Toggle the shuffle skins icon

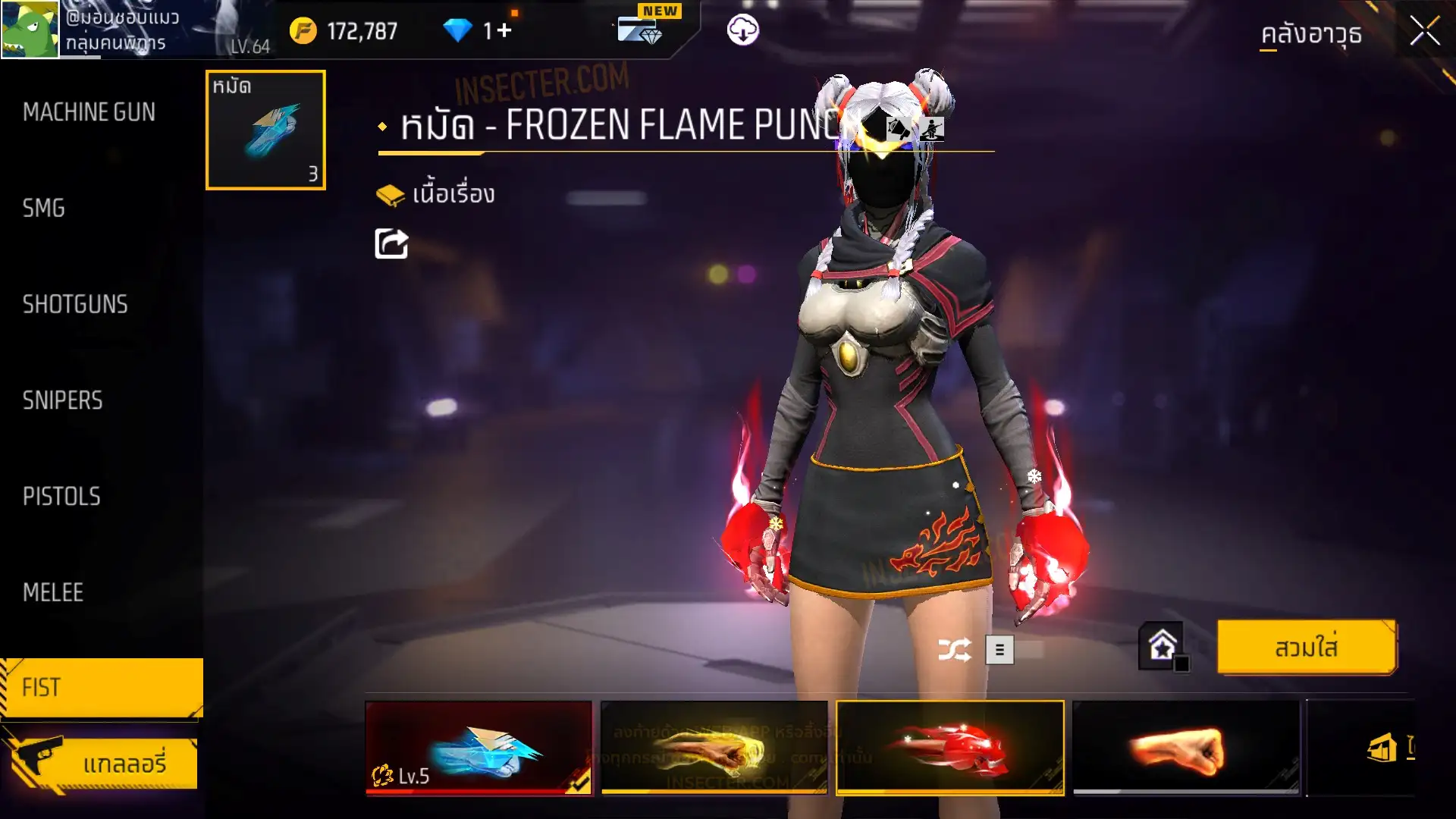[x=954, y=650]
